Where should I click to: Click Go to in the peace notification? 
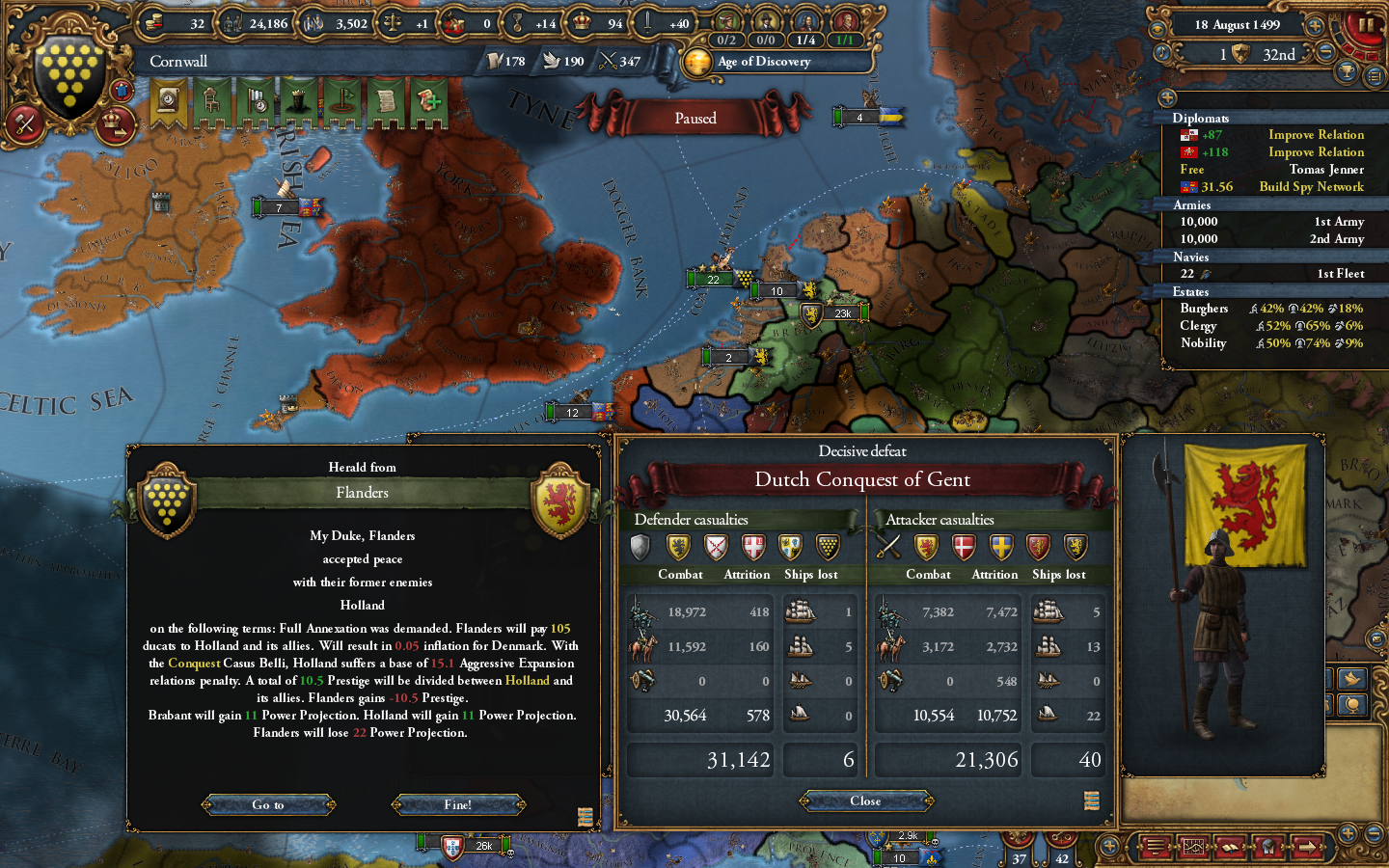[x=268, y=804]
